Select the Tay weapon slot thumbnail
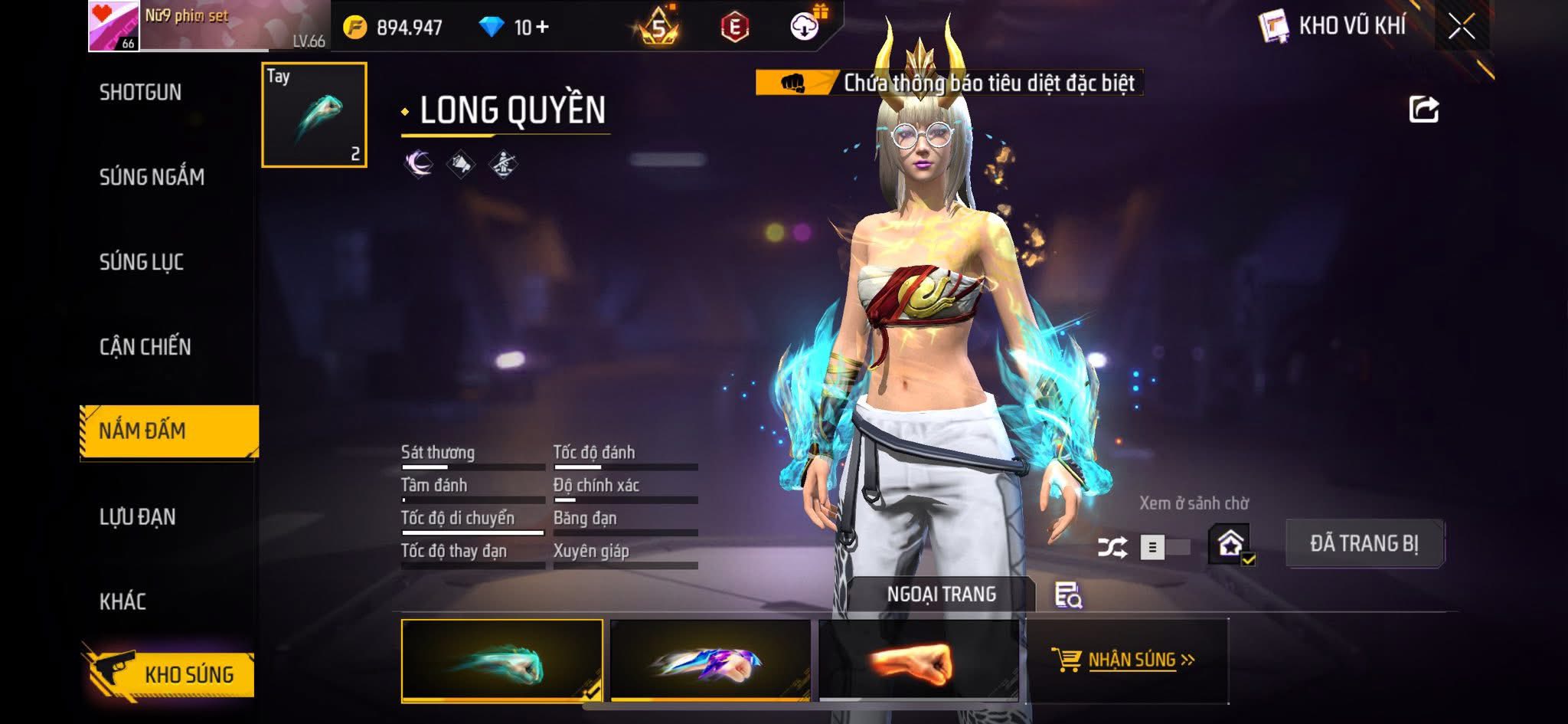Image resolution: width=1568 pixels, height=724 pixels. [314, 115]
